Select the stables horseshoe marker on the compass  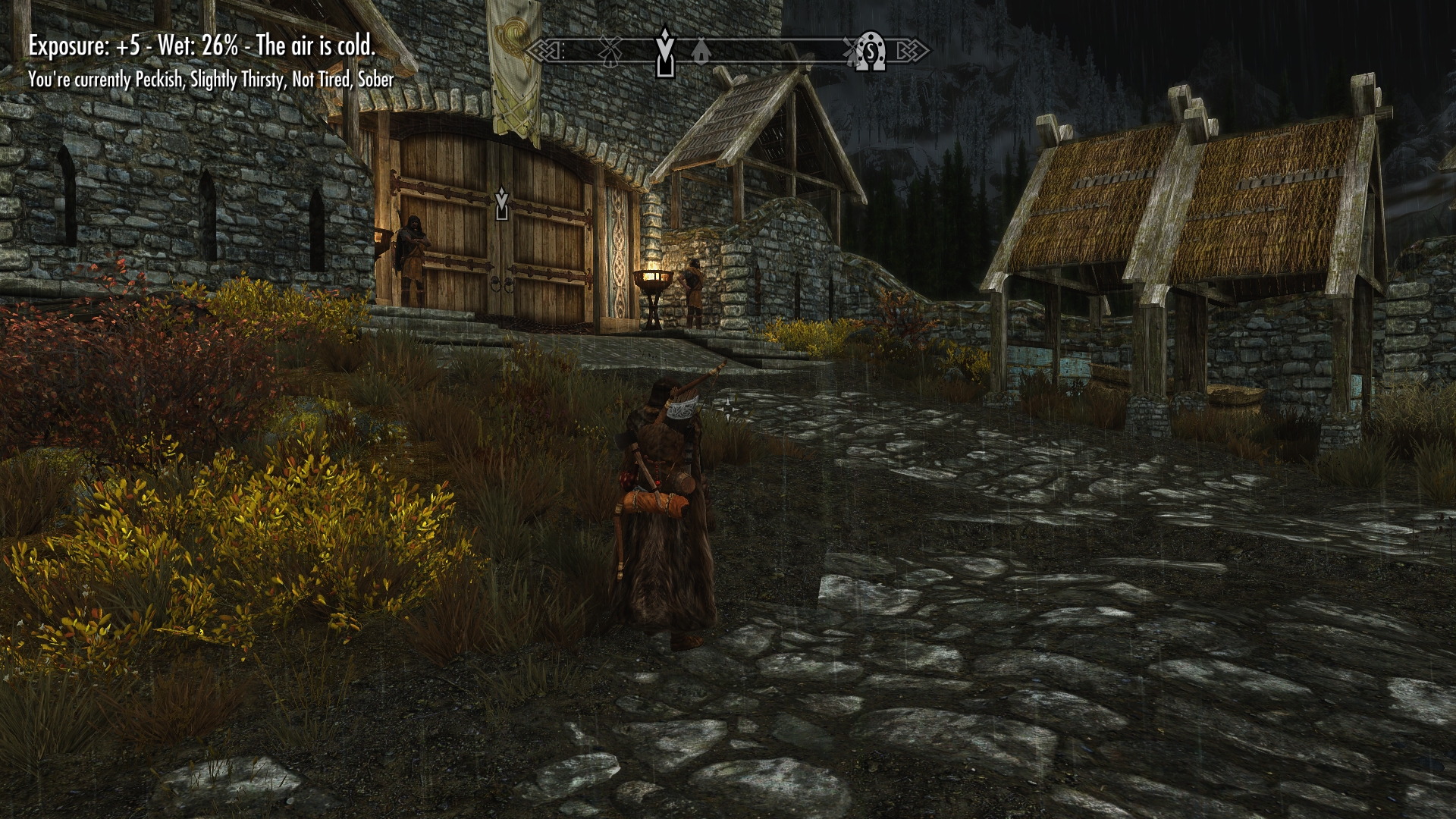point(871,52)
